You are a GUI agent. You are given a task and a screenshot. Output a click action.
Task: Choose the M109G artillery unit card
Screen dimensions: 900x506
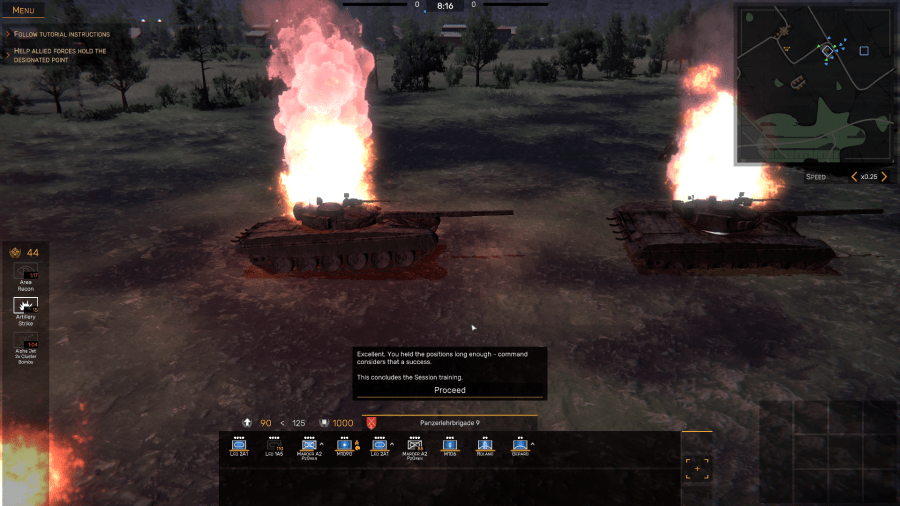coord(345,446)
